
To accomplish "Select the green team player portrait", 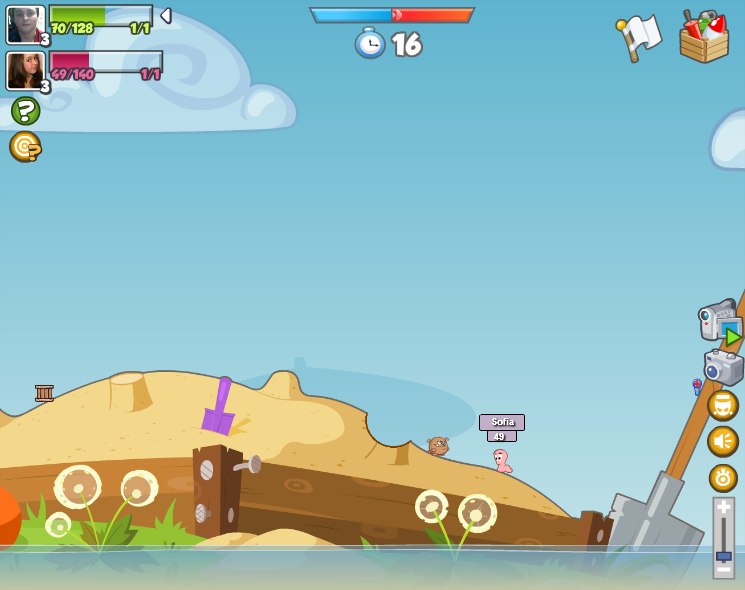I will (25, 25).
